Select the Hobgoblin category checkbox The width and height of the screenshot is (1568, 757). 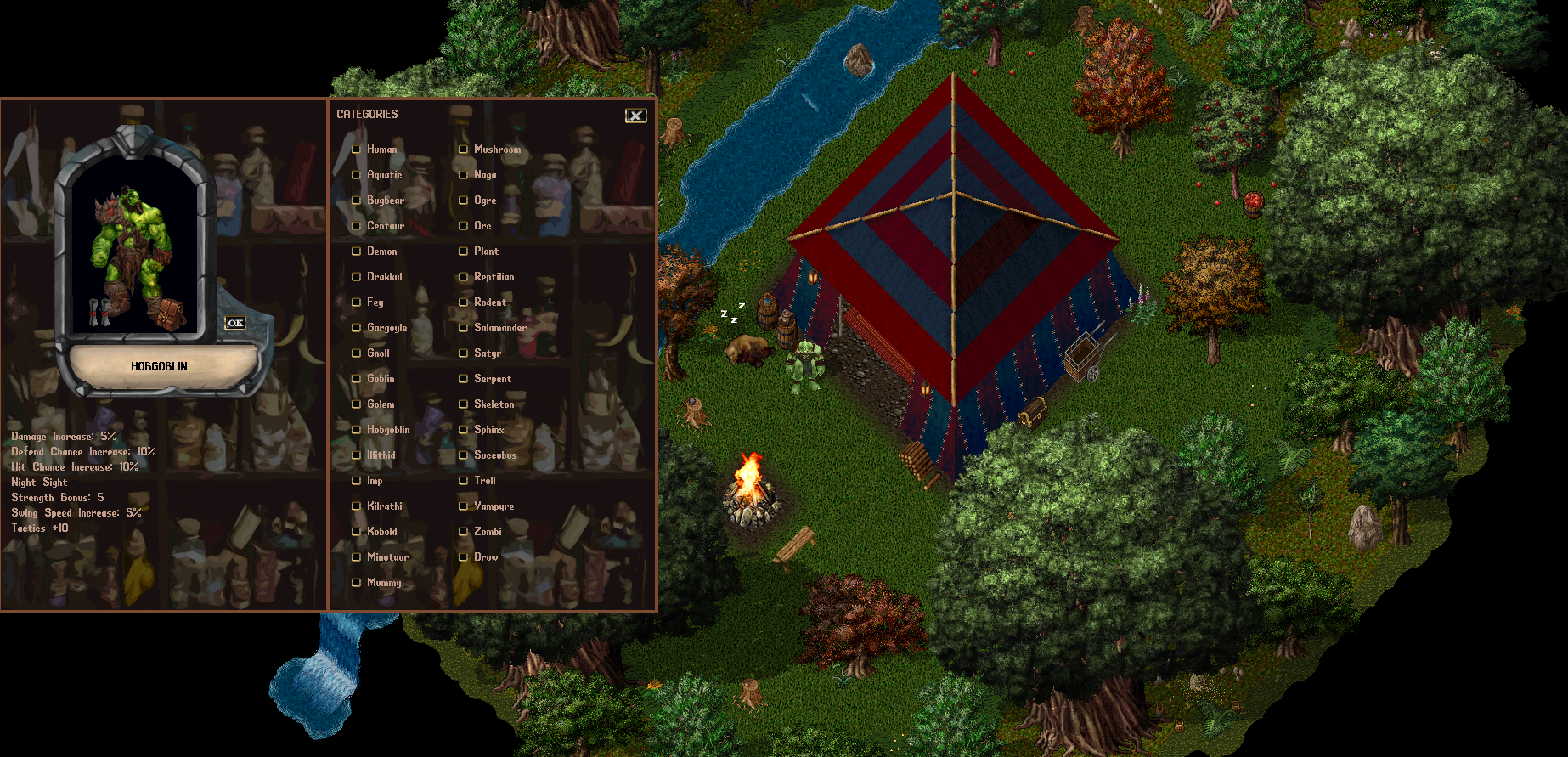click(x=357, y=430)
